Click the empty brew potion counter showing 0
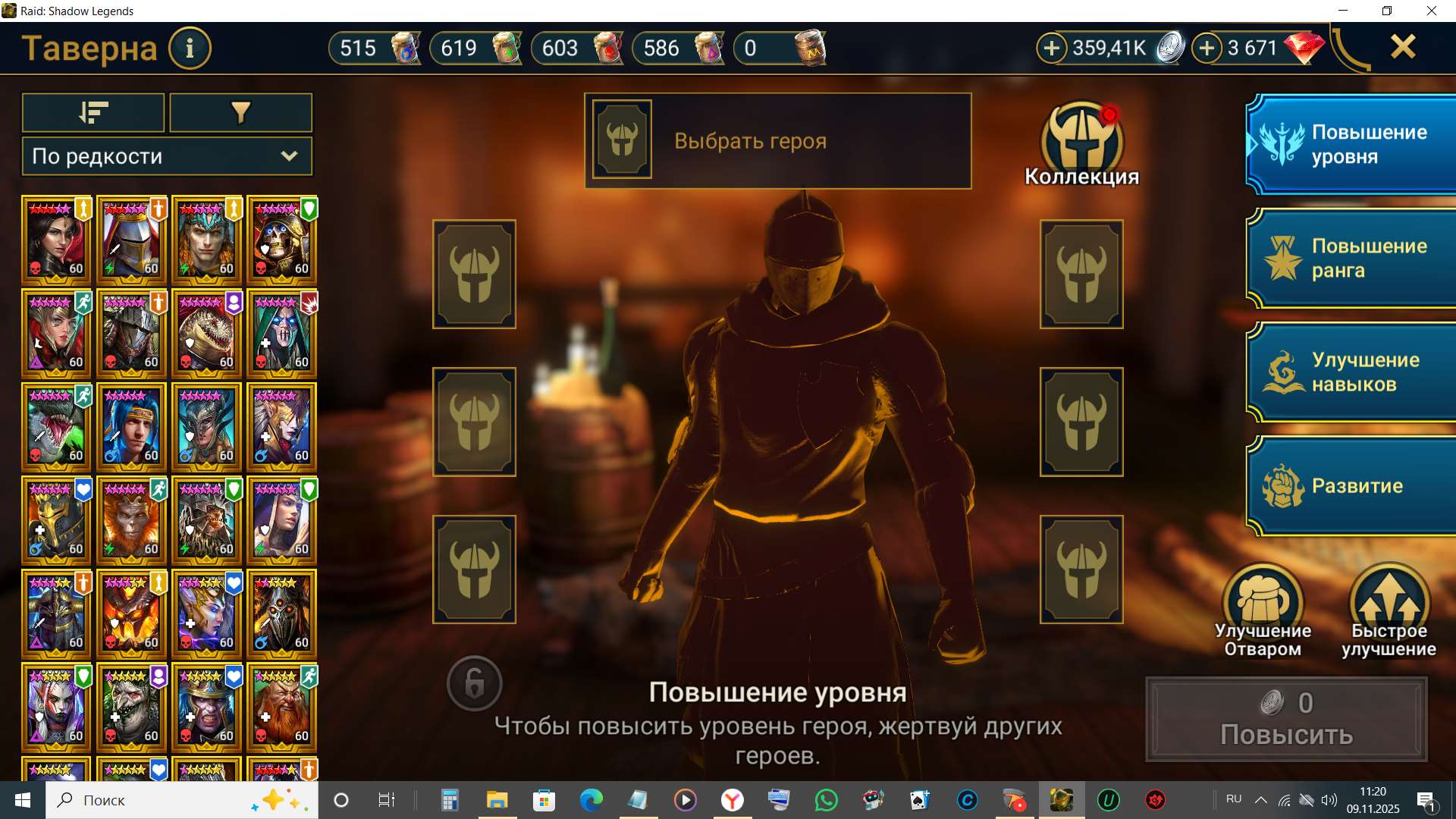Screen dimensions: 1456x819 [780, 47]
